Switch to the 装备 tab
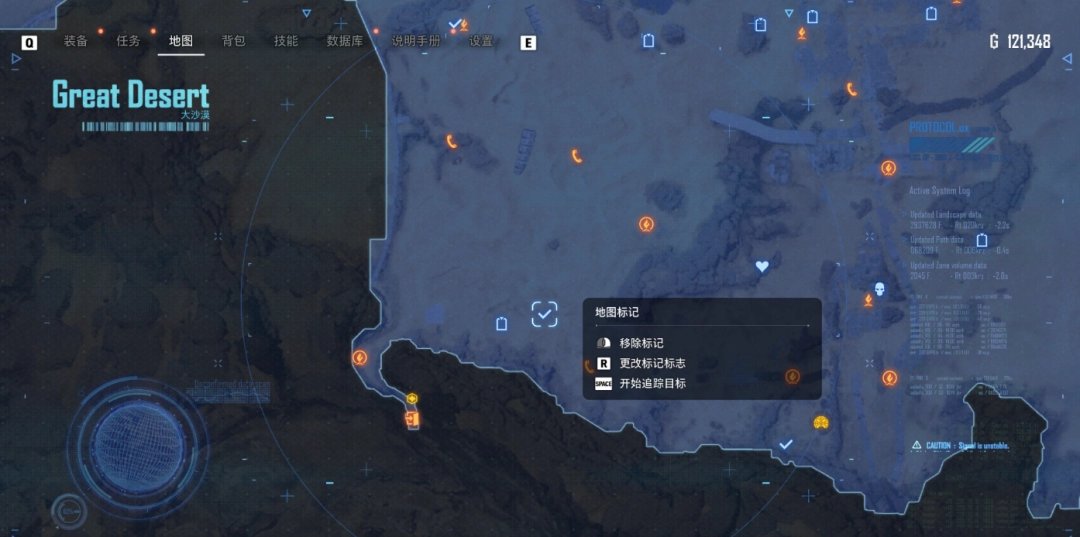 (x=76, y=41)
